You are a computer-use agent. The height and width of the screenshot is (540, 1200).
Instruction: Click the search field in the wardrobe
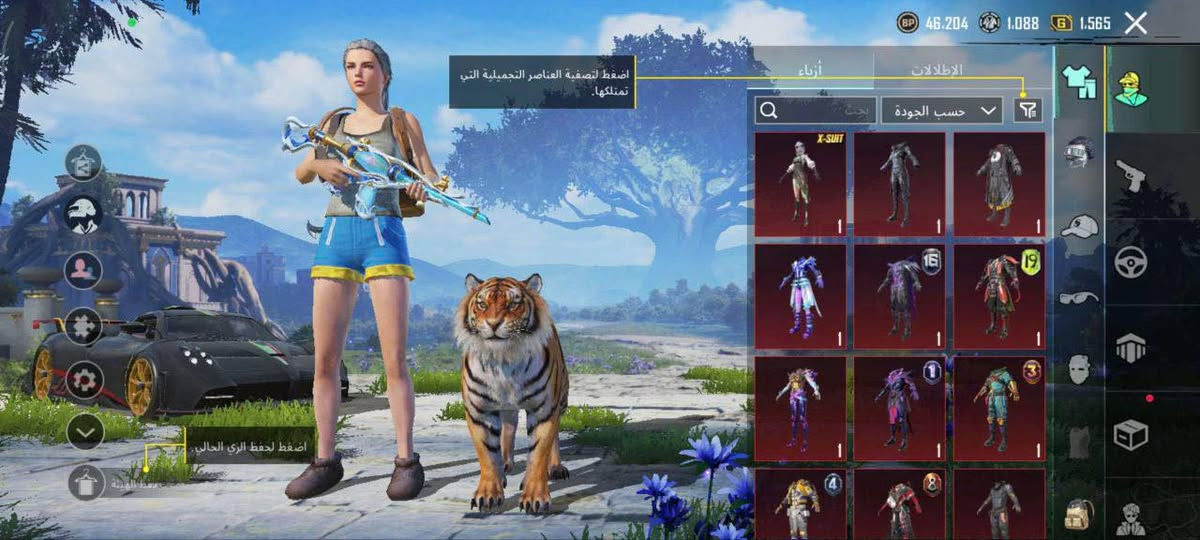click(815, 110)
